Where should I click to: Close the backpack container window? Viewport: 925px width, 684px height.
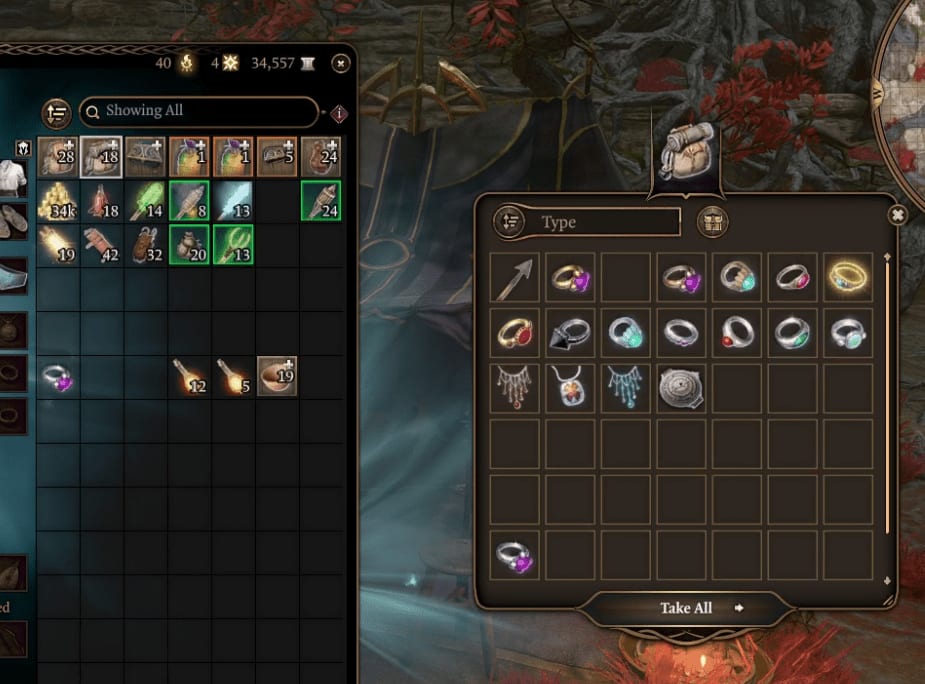[897, 214]
